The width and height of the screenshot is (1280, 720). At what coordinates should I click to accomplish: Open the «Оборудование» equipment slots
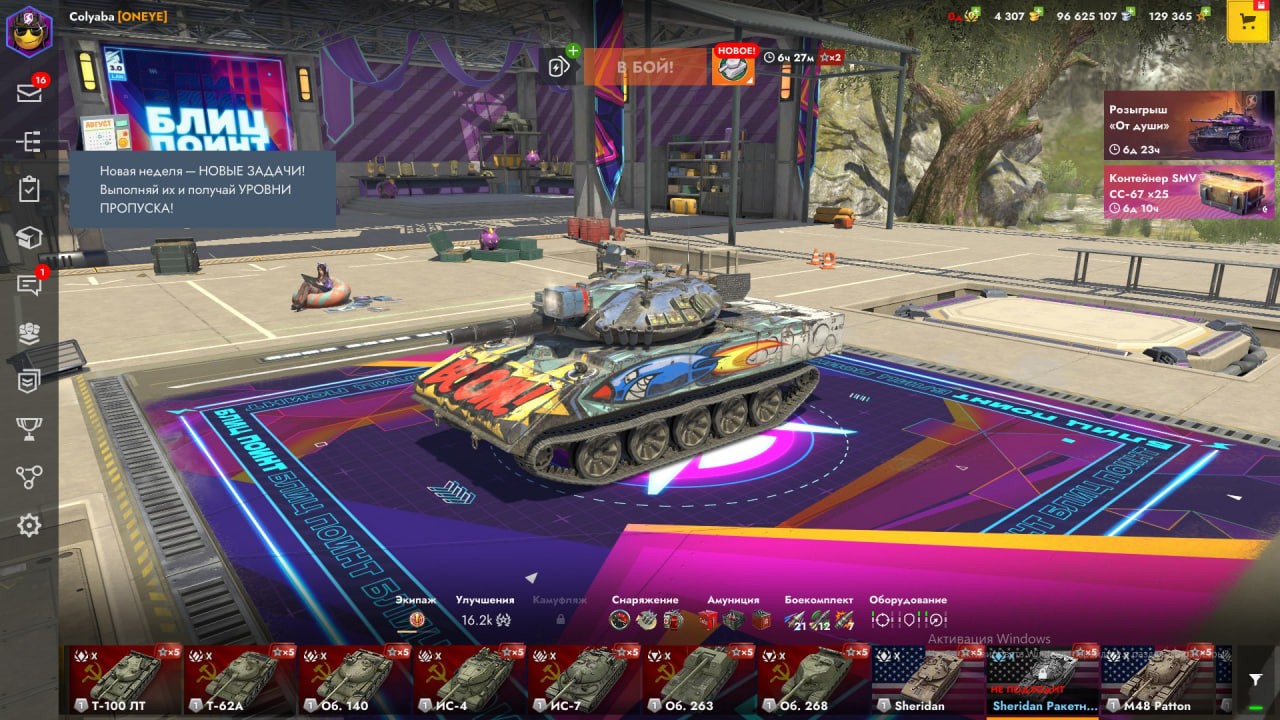(x=908, y=612)
